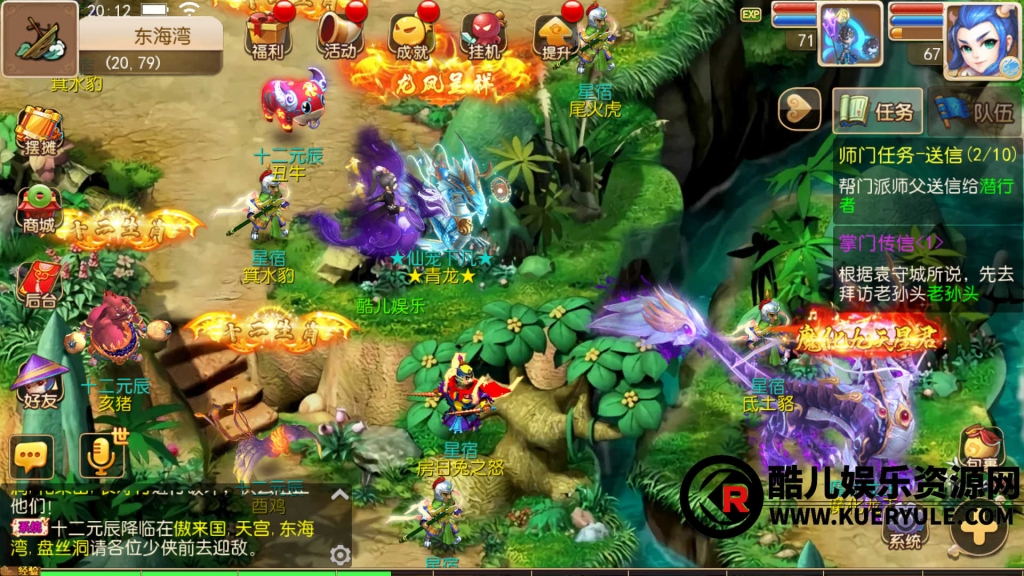
Task: Open the 后台 red envelope icon
Action: 40,282
